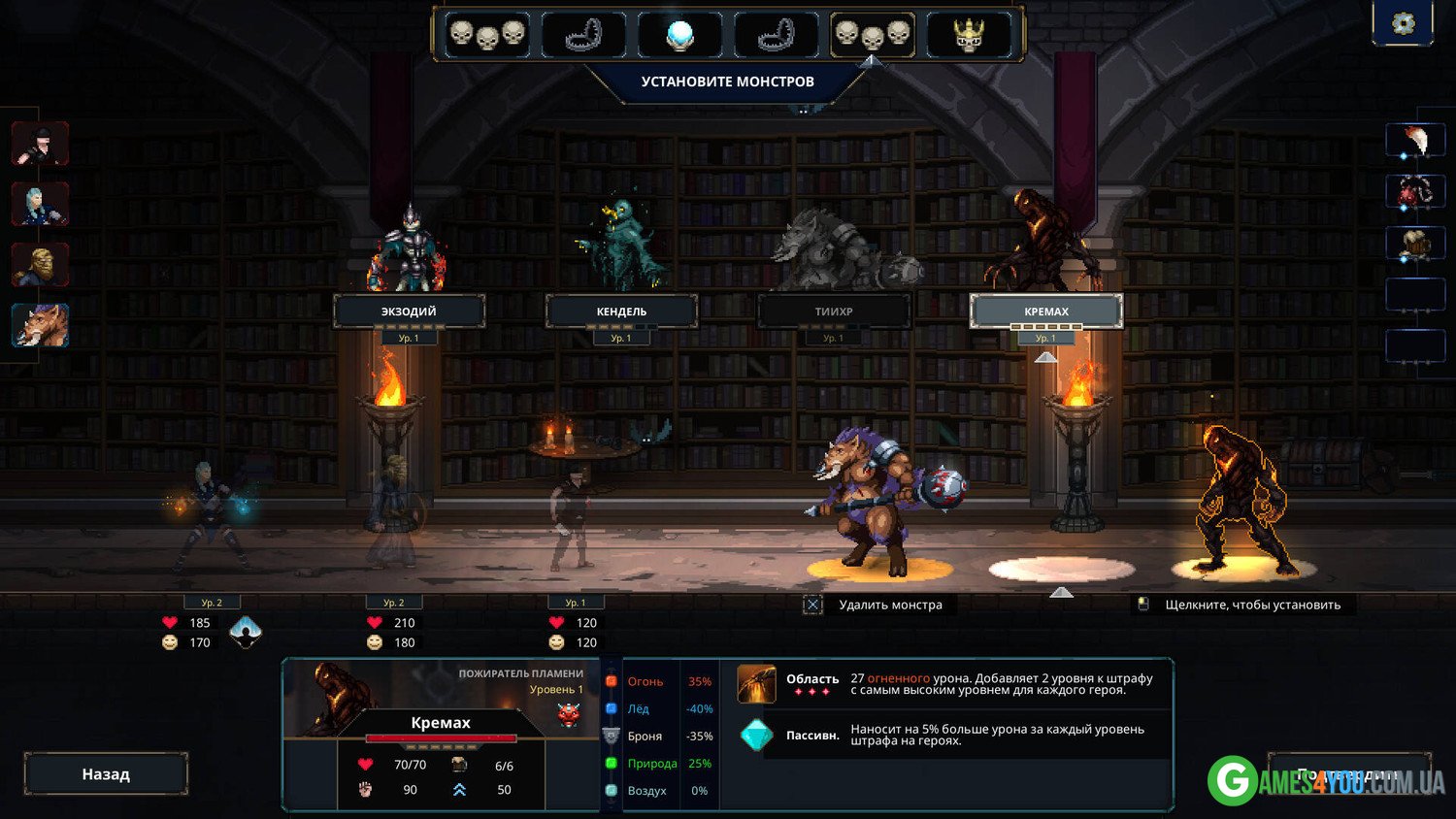Choose the black-hat hero portrait
The height and width of the screenshot is (819, 1456).
click(x=40, y=144)
